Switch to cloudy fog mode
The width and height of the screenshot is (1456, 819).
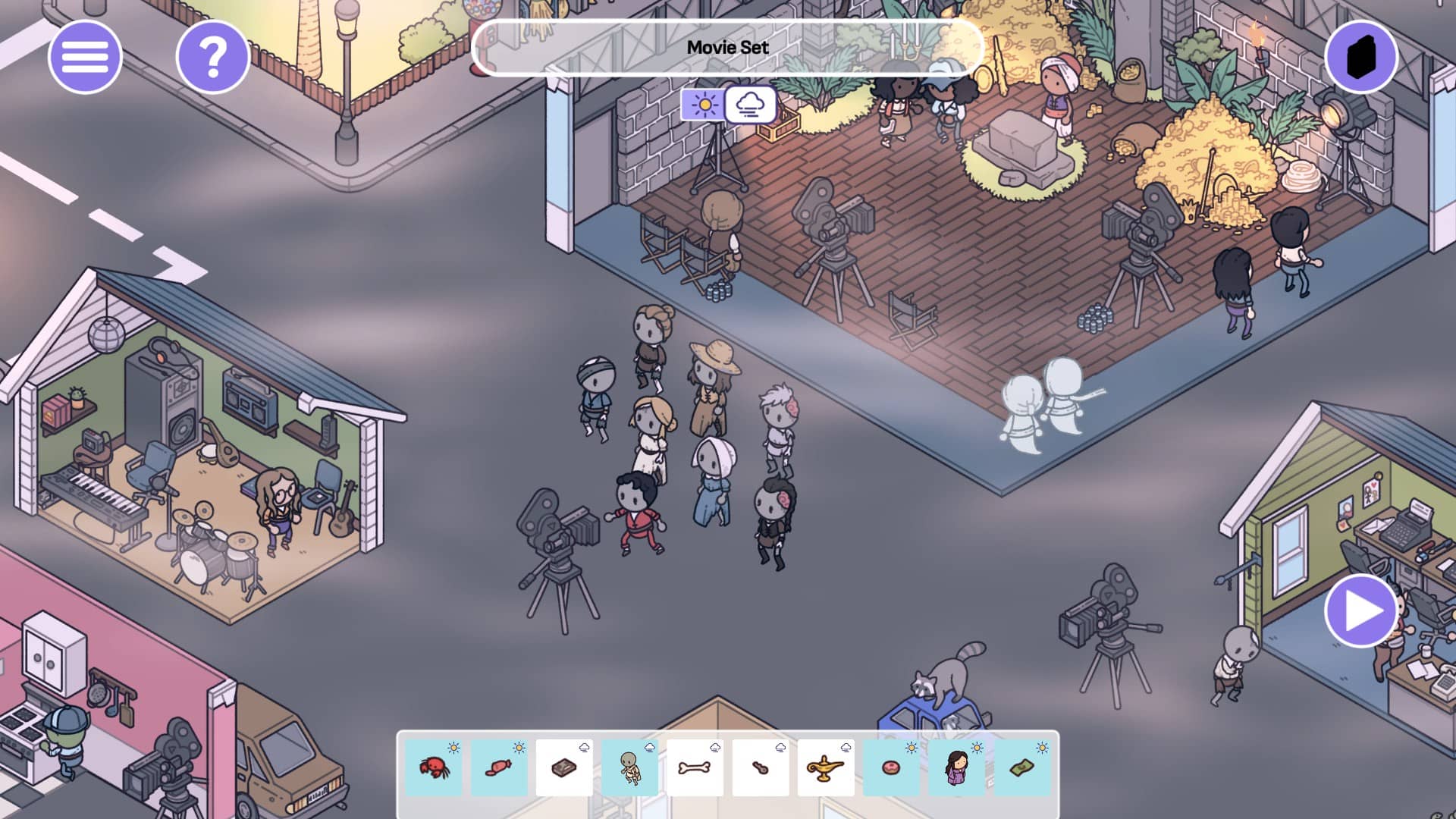tap(750, 105)
